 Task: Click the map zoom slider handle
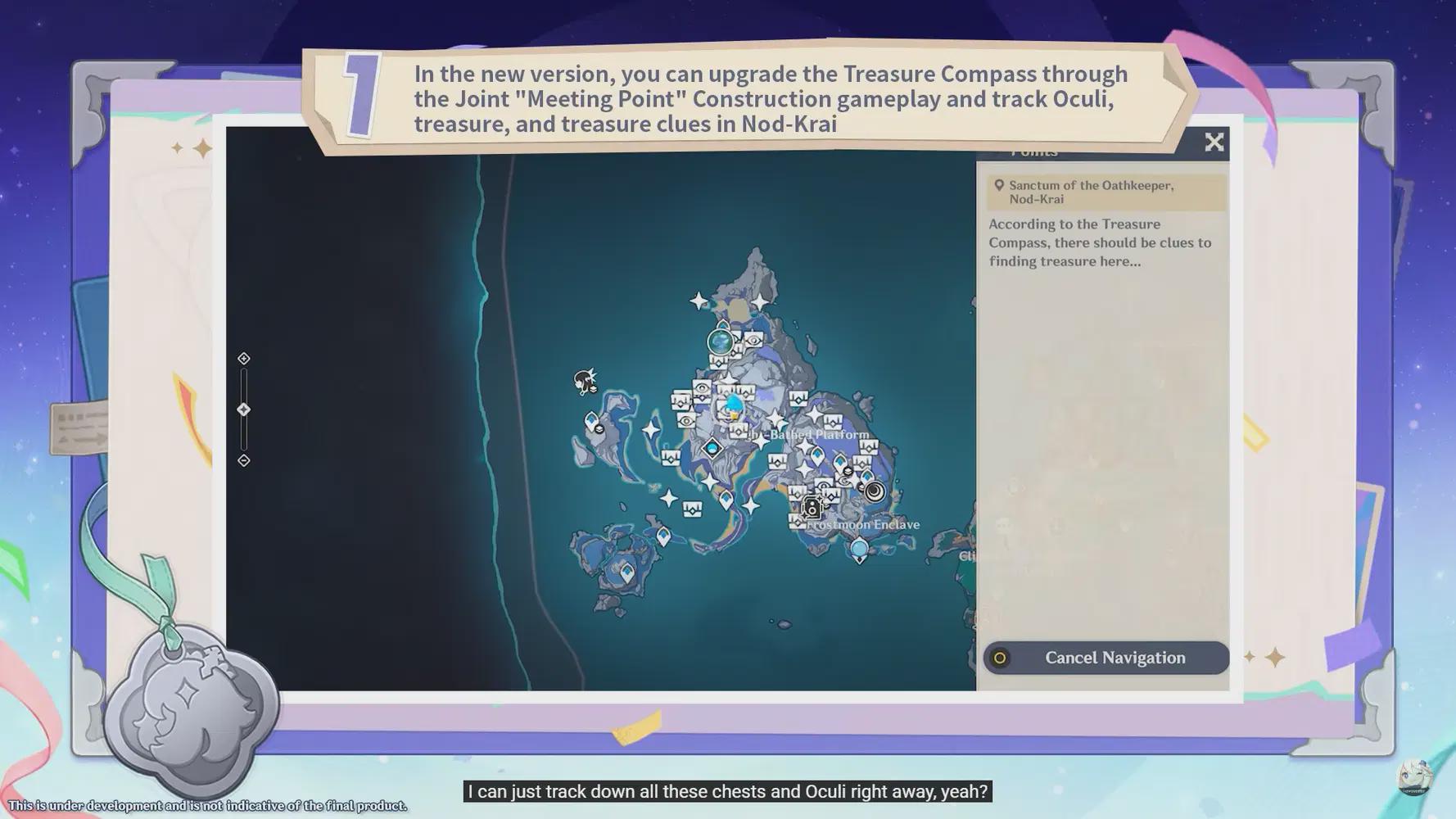pyautogui.click(x=243, y=410)
